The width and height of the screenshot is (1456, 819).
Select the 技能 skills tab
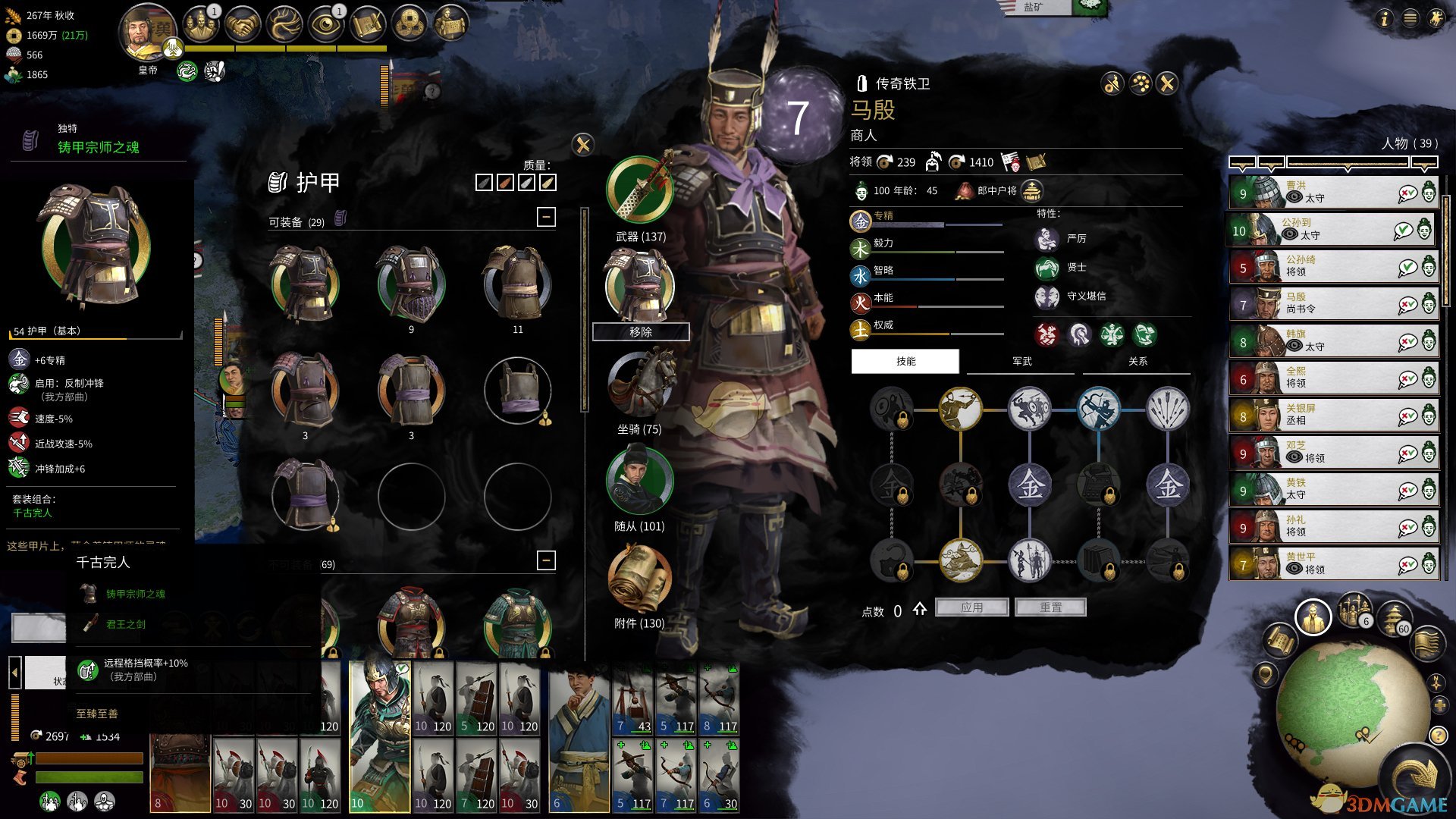point(905,362)
